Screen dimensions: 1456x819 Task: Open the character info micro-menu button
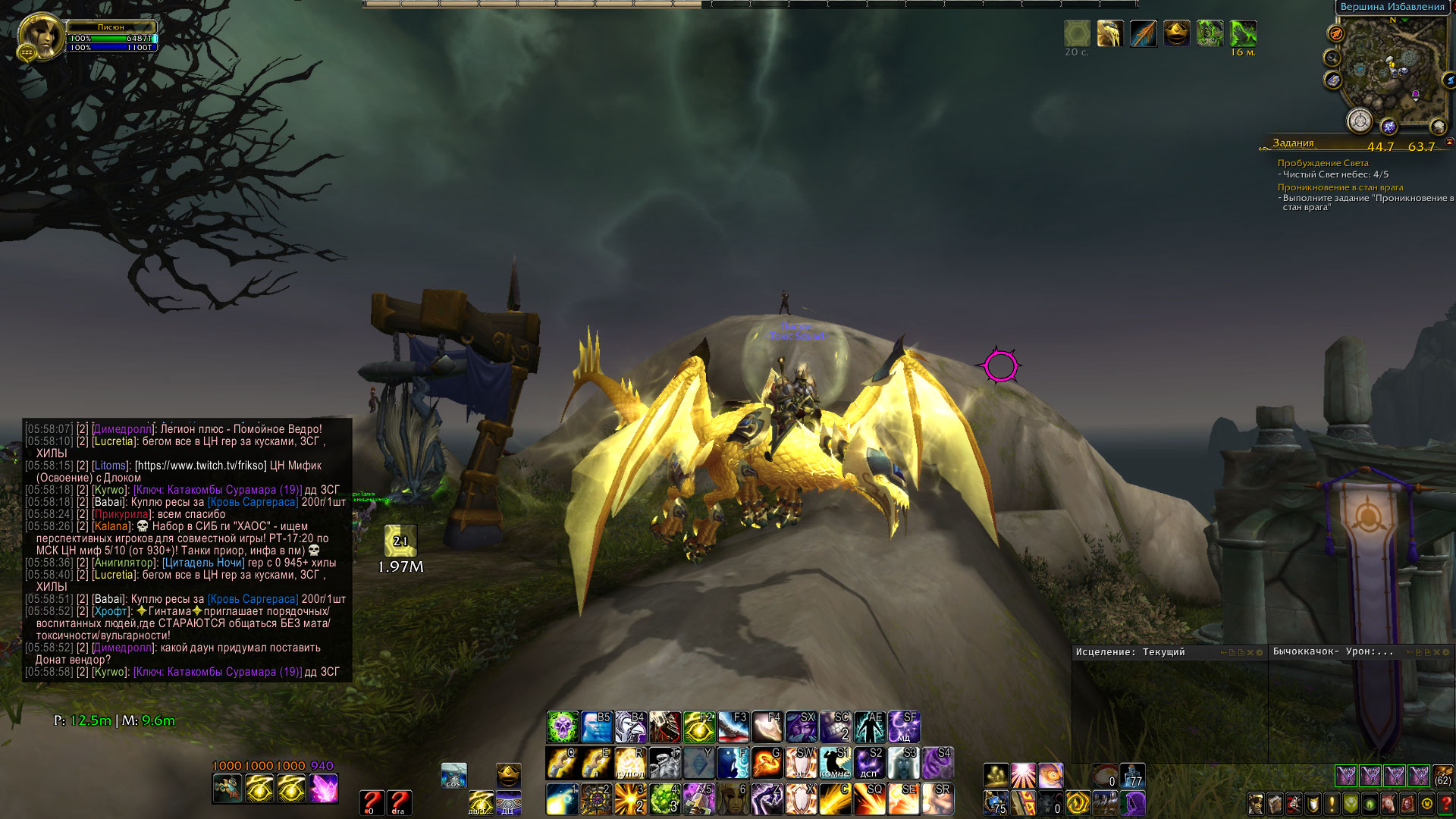click(x=1257, y=803)
